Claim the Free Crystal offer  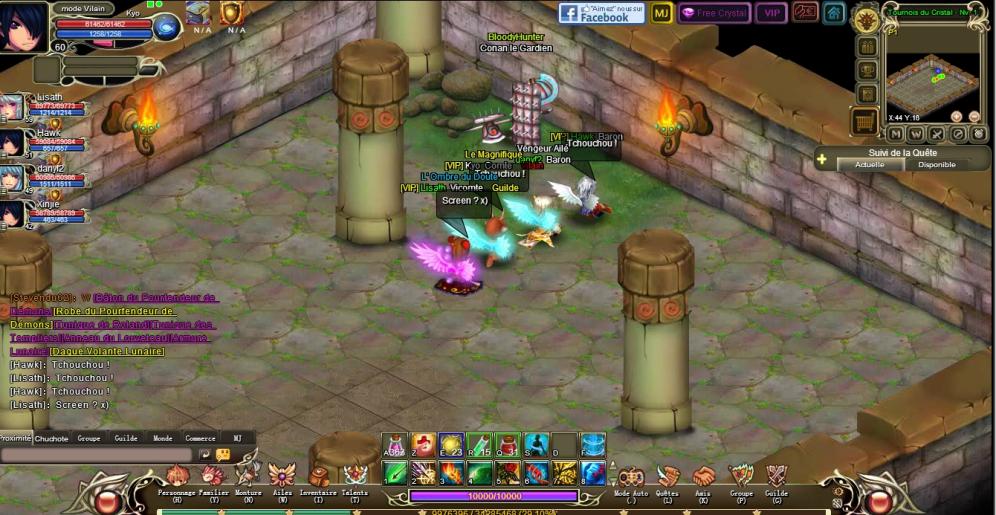coord(713,13)
